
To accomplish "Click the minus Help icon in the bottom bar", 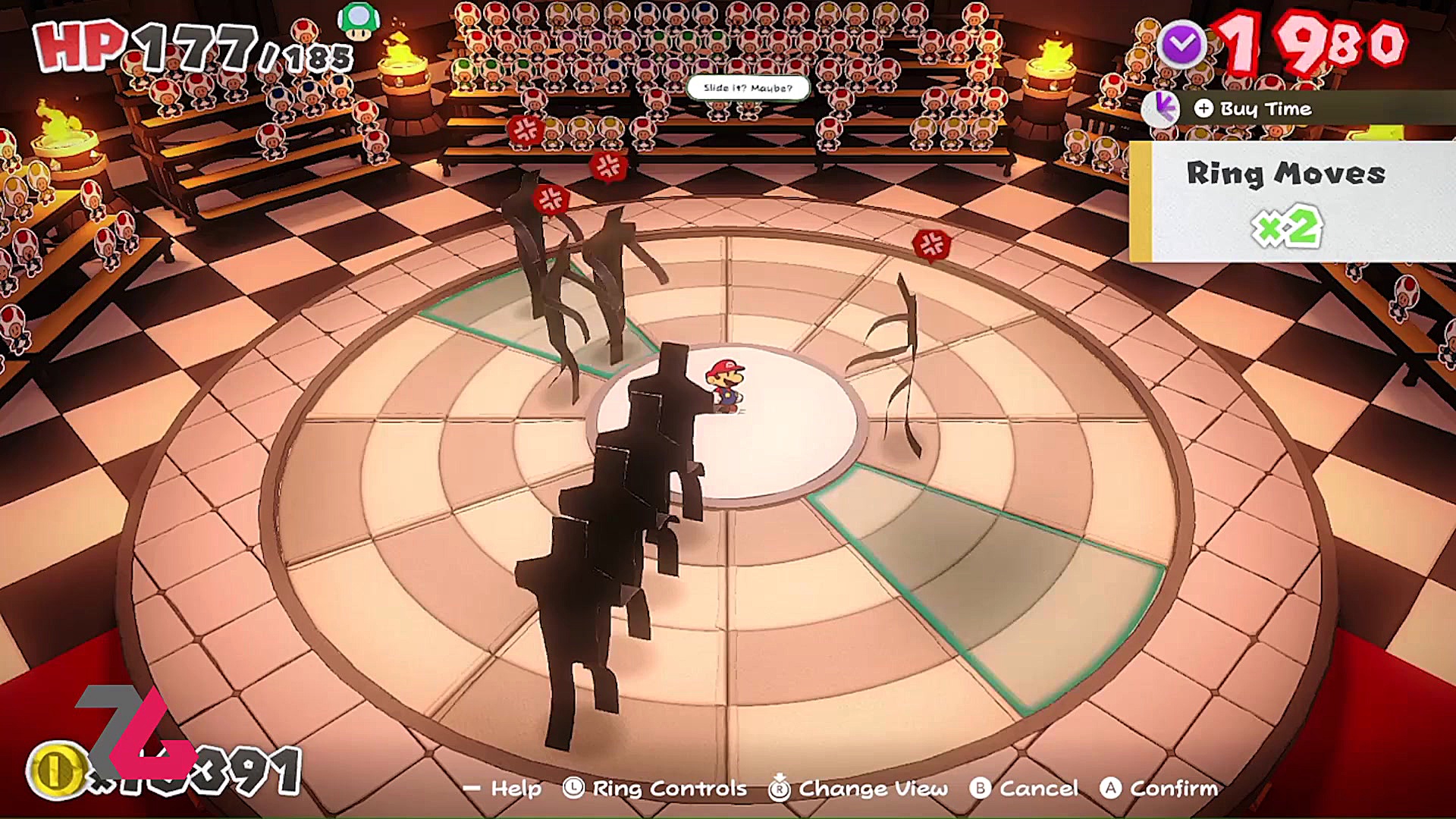I will (471, 789).
